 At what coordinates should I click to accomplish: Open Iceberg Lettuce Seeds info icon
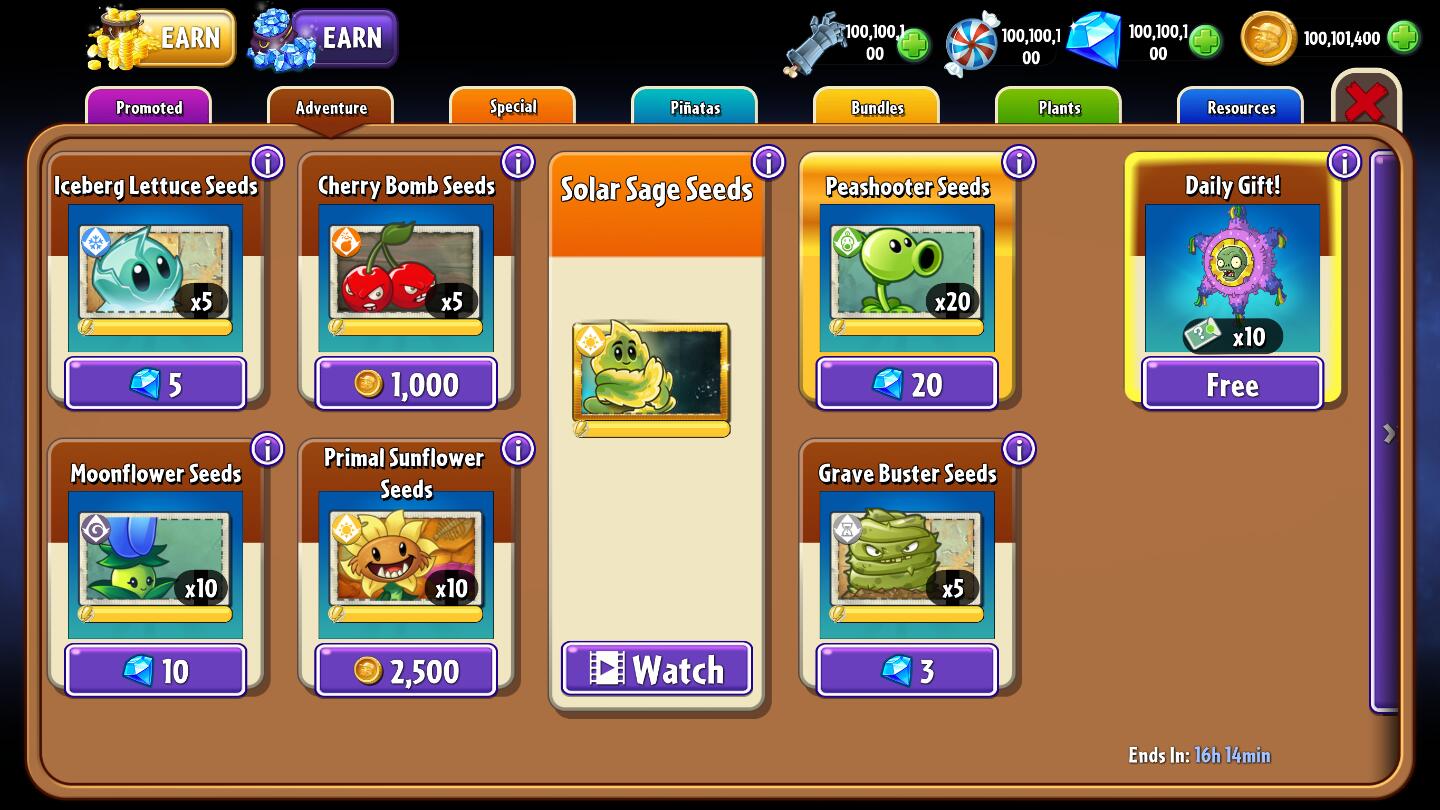[x=267, y=161]
